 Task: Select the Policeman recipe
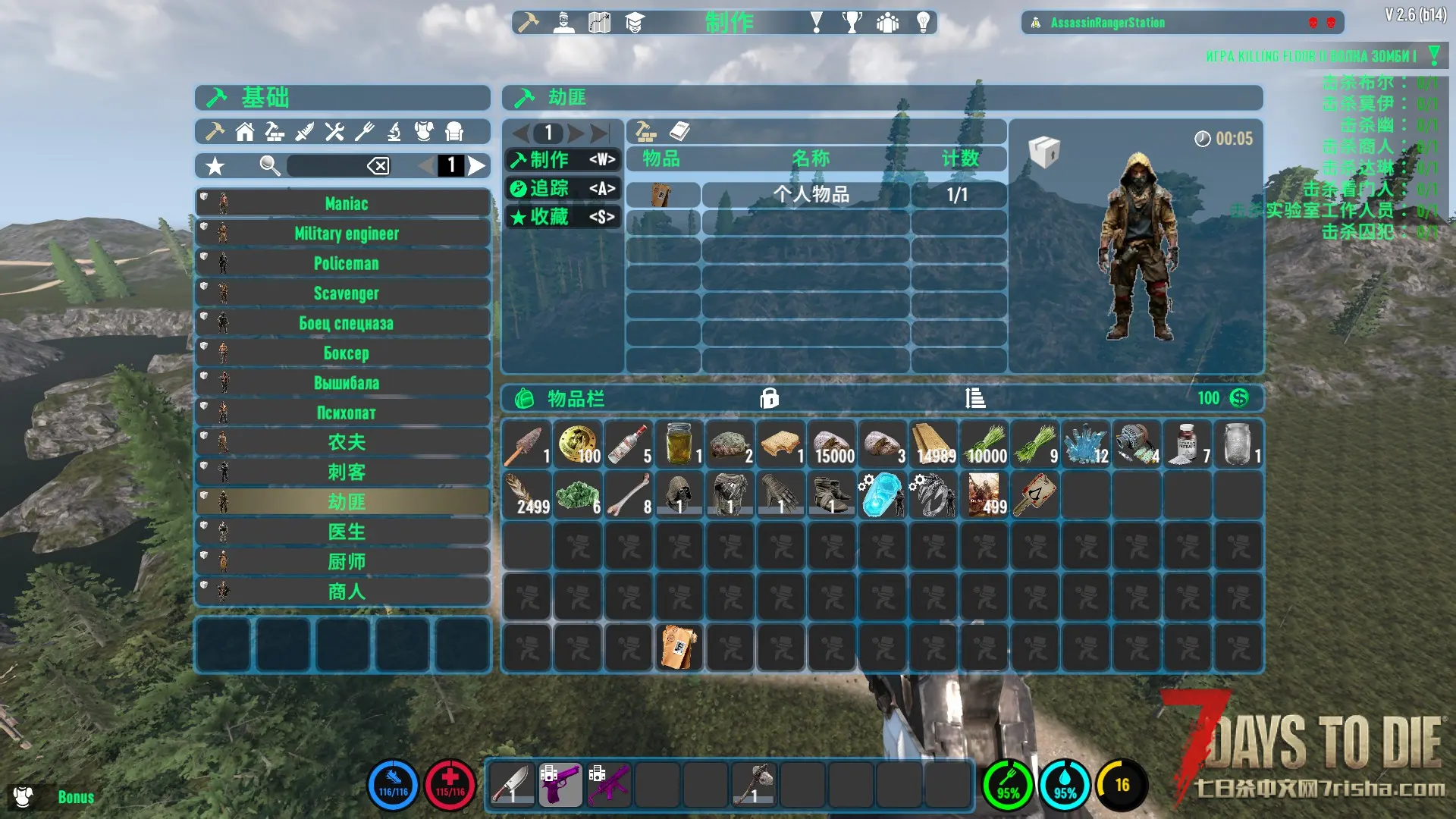pyautogui.click(x=346, y=263)
